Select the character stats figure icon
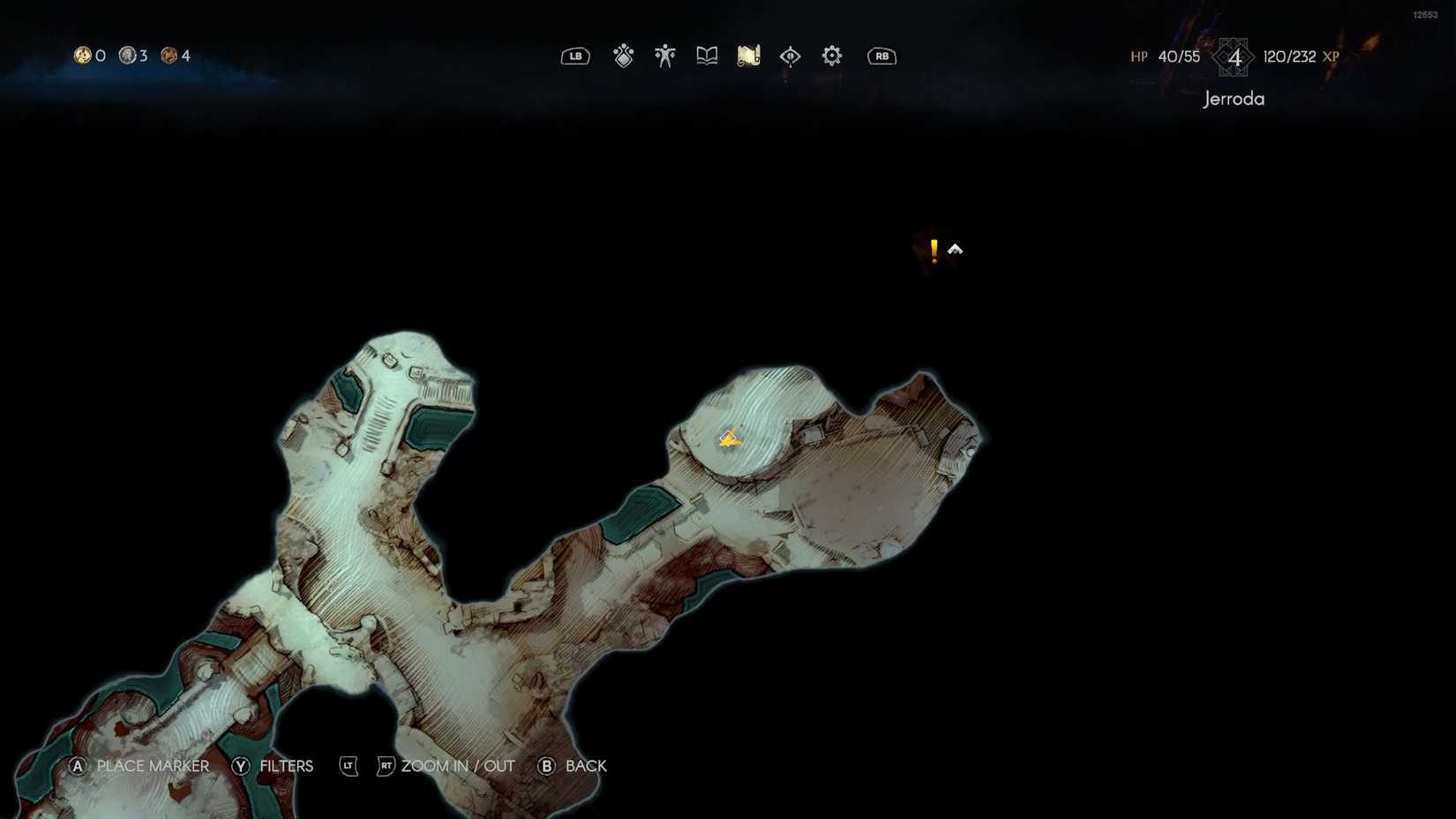 pos(664,55)
